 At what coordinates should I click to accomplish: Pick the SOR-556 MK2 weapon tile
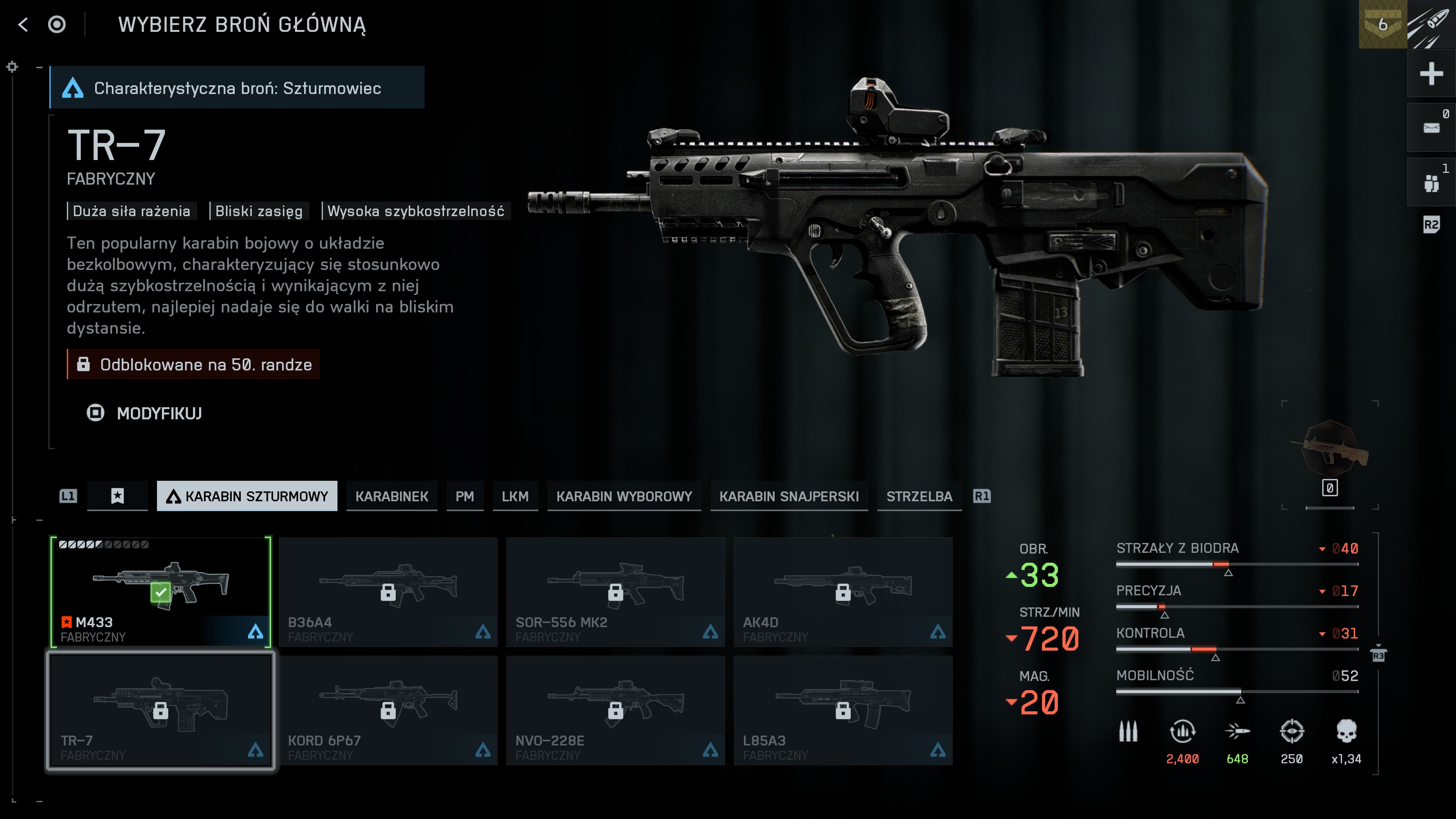click(x=615, y=591)
